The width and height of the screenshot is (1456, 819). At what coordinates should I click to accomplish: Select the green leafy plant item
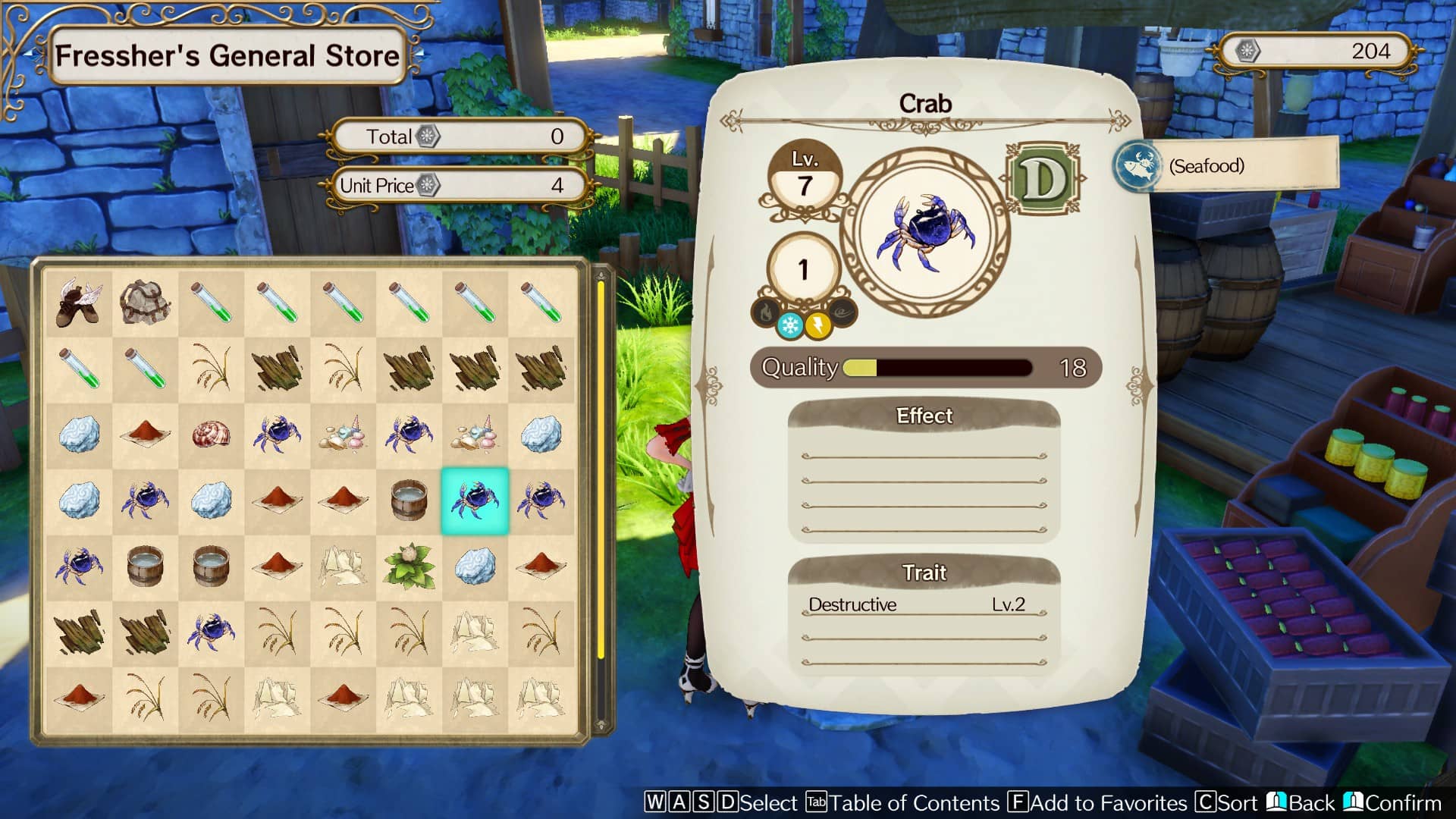409,566
